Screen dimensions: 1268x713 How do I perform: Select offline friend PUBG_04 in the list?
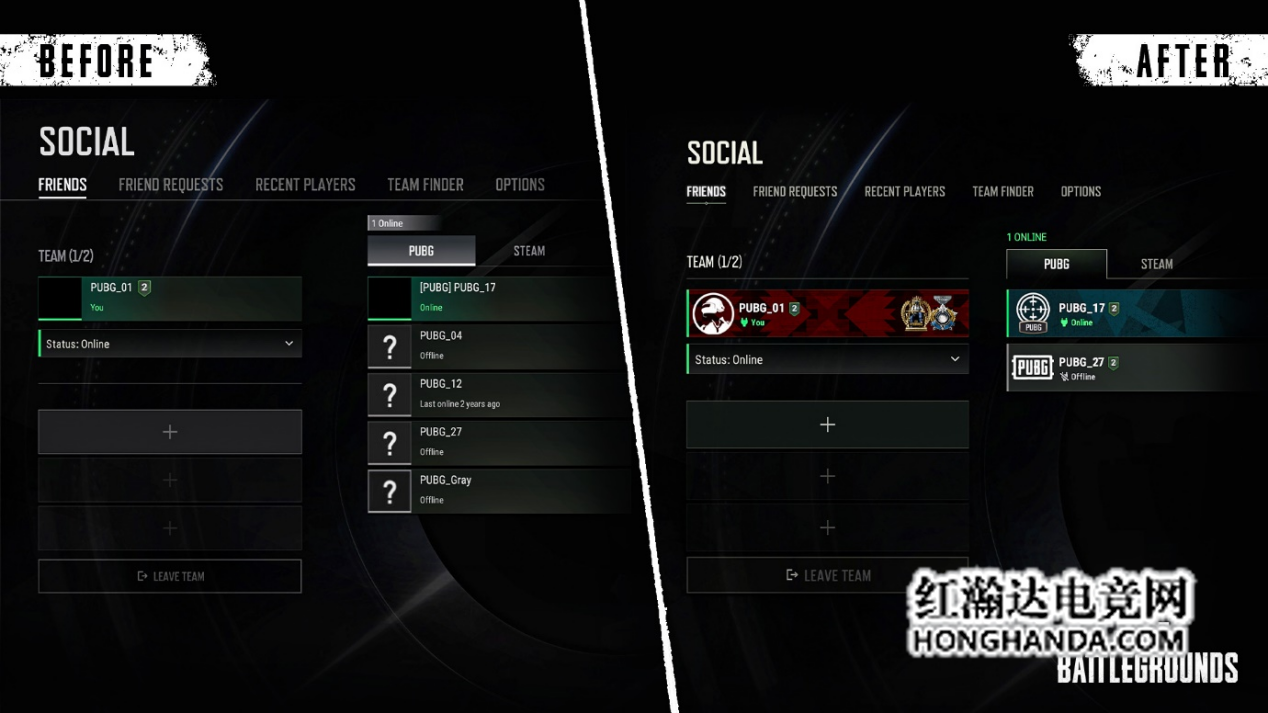[x=500, y=345]
